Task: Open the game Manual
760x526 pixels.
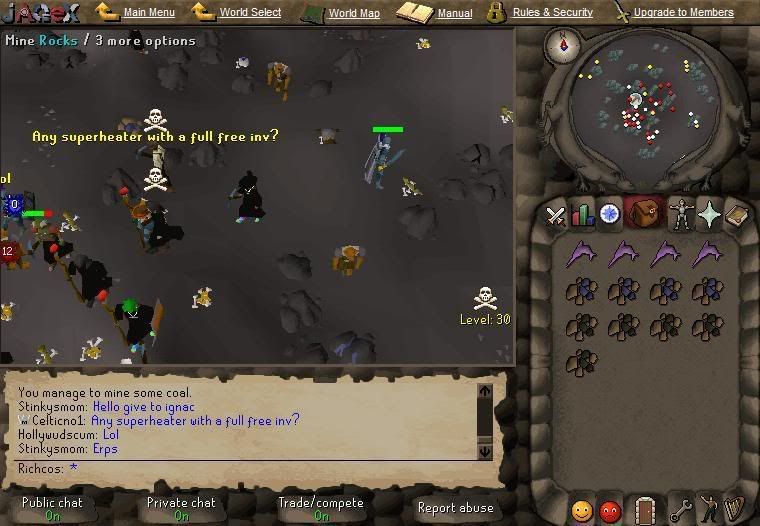Action: [454, 14]
